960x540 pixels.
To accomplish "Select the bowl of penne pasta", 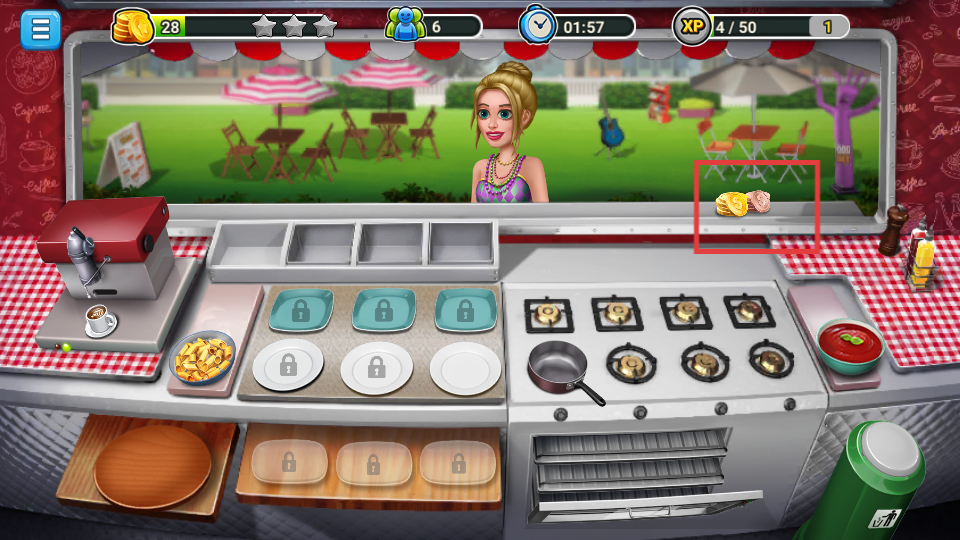I will click(203, 358).
